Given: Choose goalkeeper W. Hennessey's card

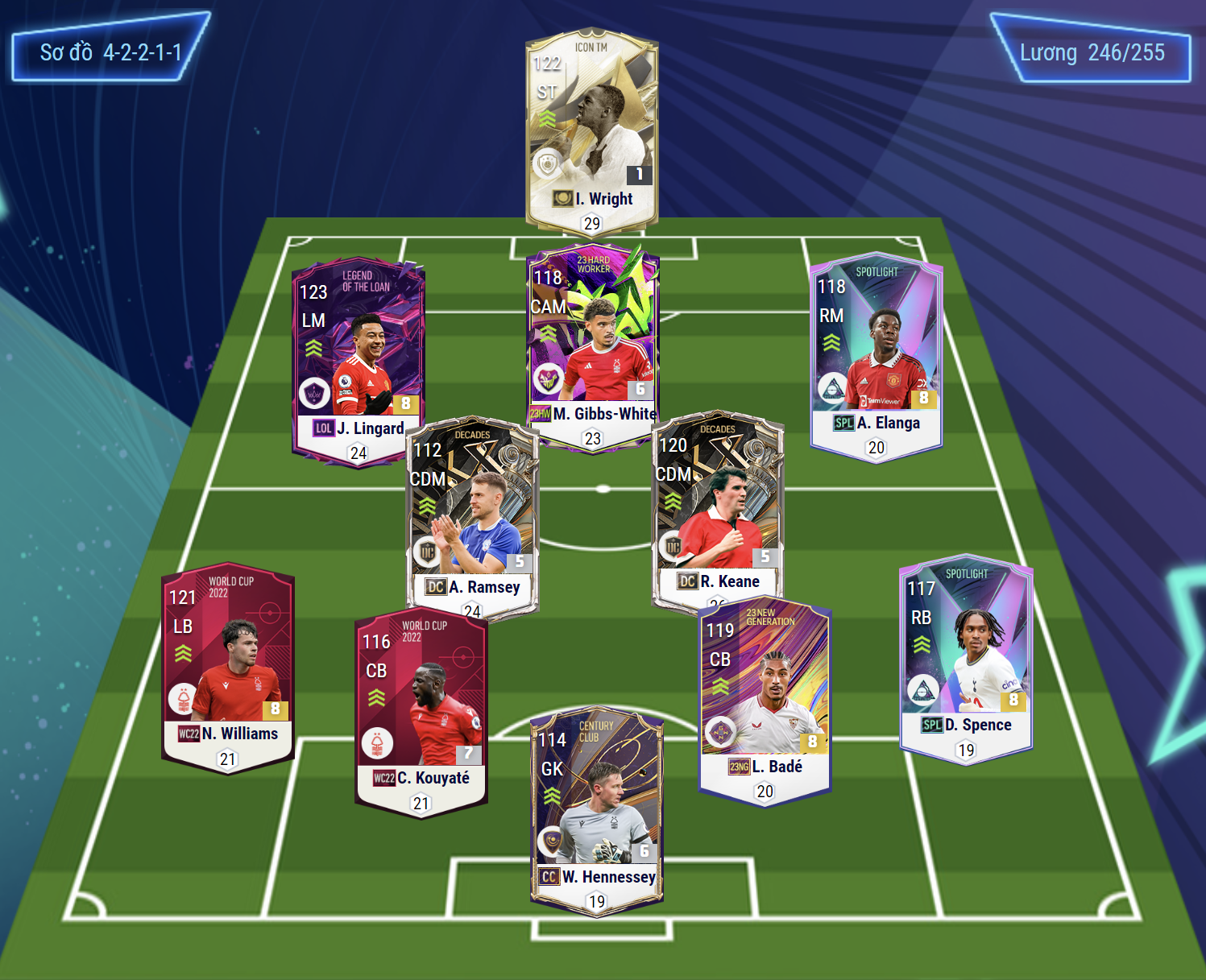Looking at the screenshot, I should [596, 809].
